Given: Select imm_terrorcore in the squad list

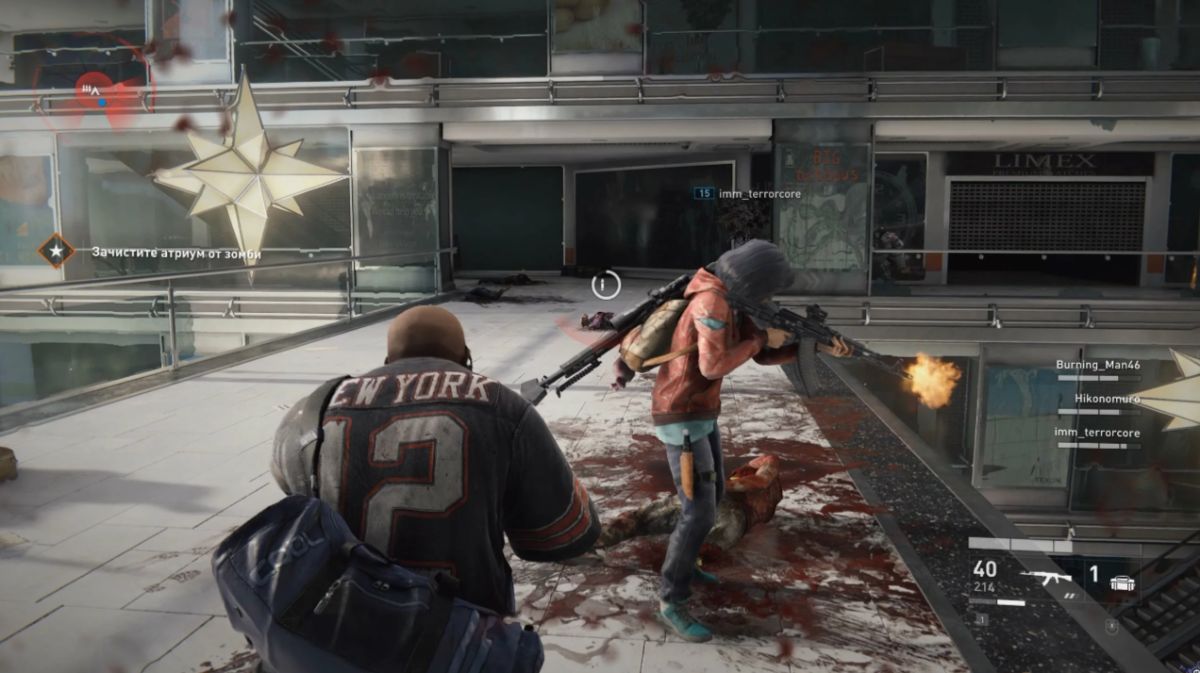Looking at the screenshot, I should tap(1097, 432).
